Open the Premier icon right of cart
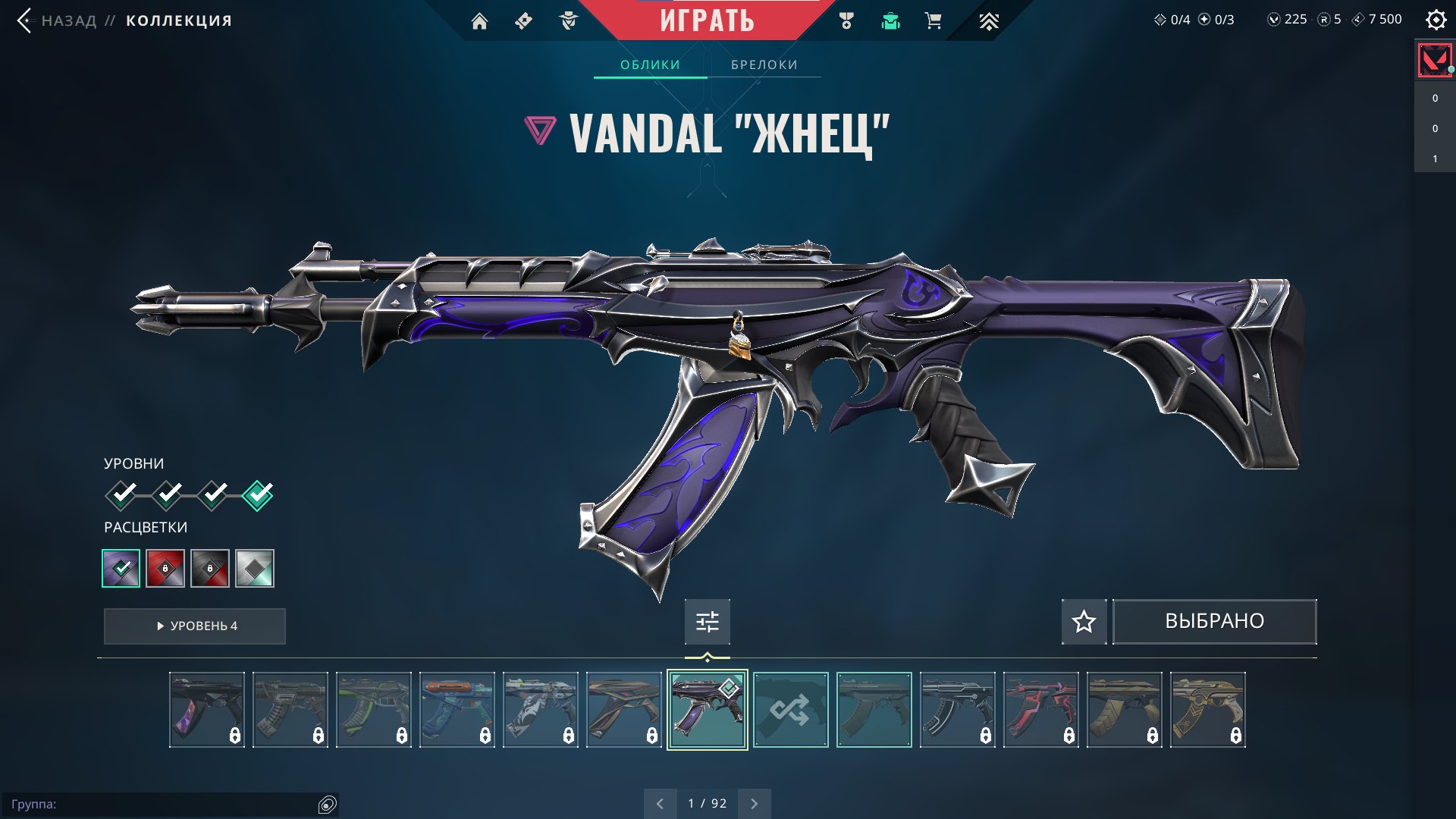The width and height of the screenshot is (1456, 819). click(987, 20)
